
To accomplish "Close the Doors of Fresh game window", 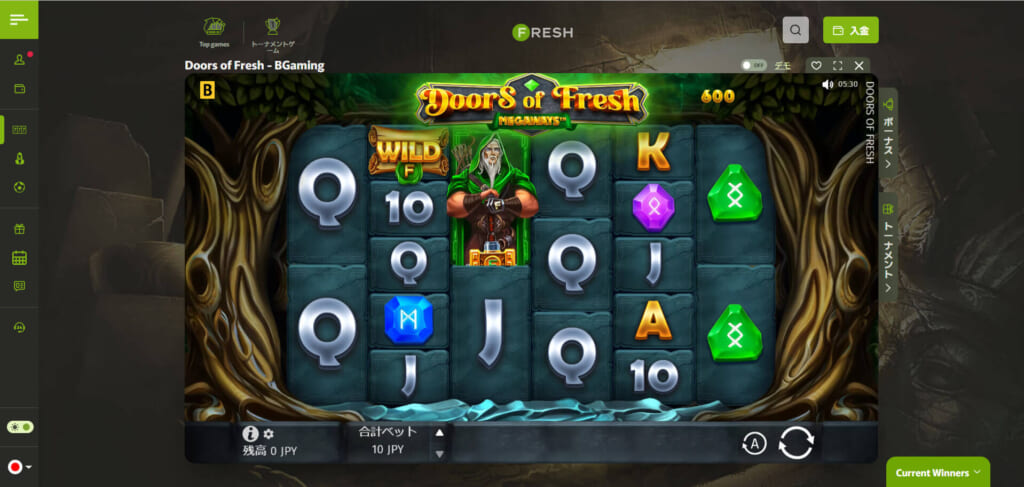I will [x=859, y=66].
